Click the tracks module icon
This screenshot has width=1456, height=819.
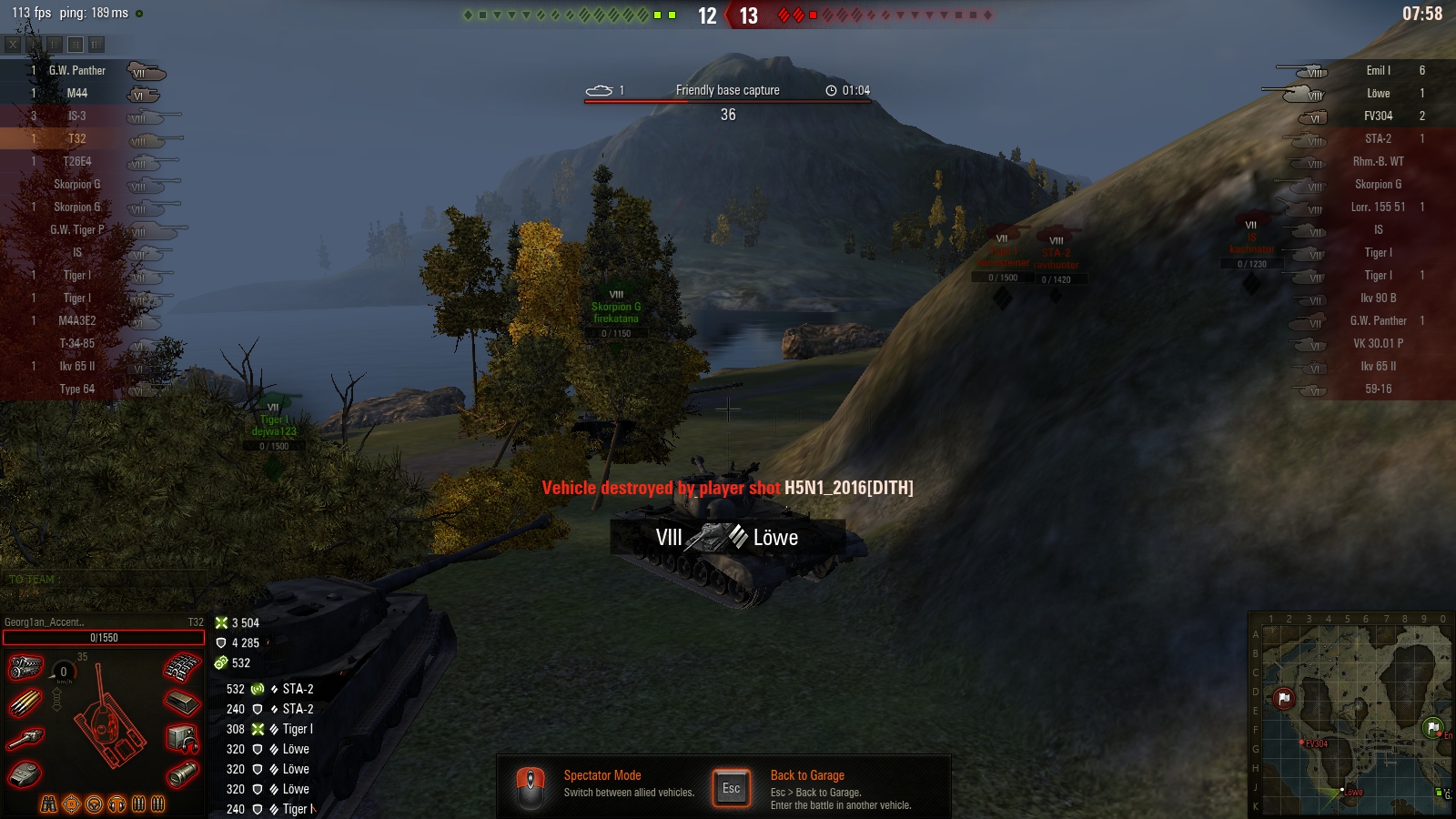(182, 668)
